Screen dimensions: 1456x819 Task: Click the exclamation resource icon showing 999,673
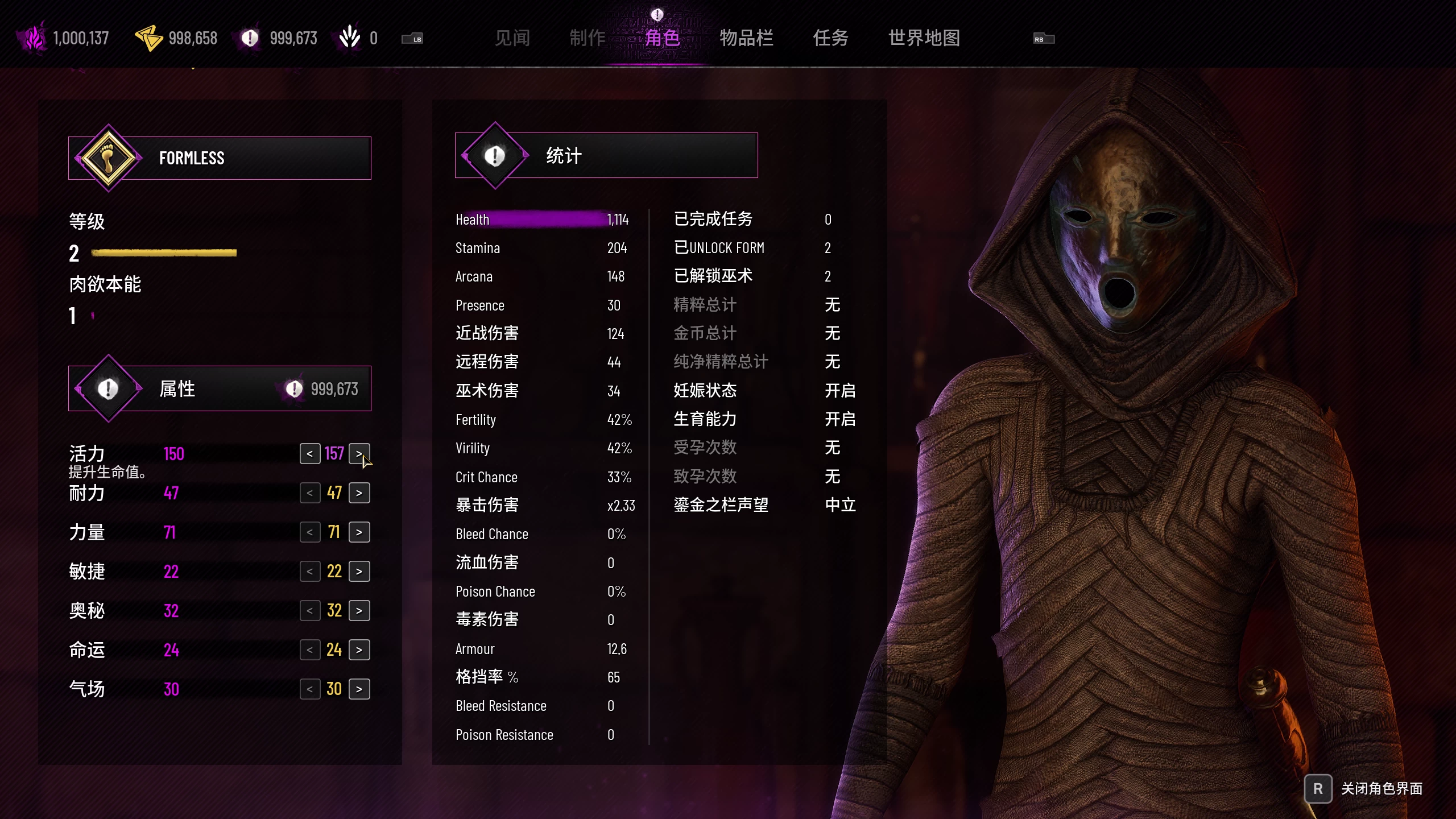249,38
